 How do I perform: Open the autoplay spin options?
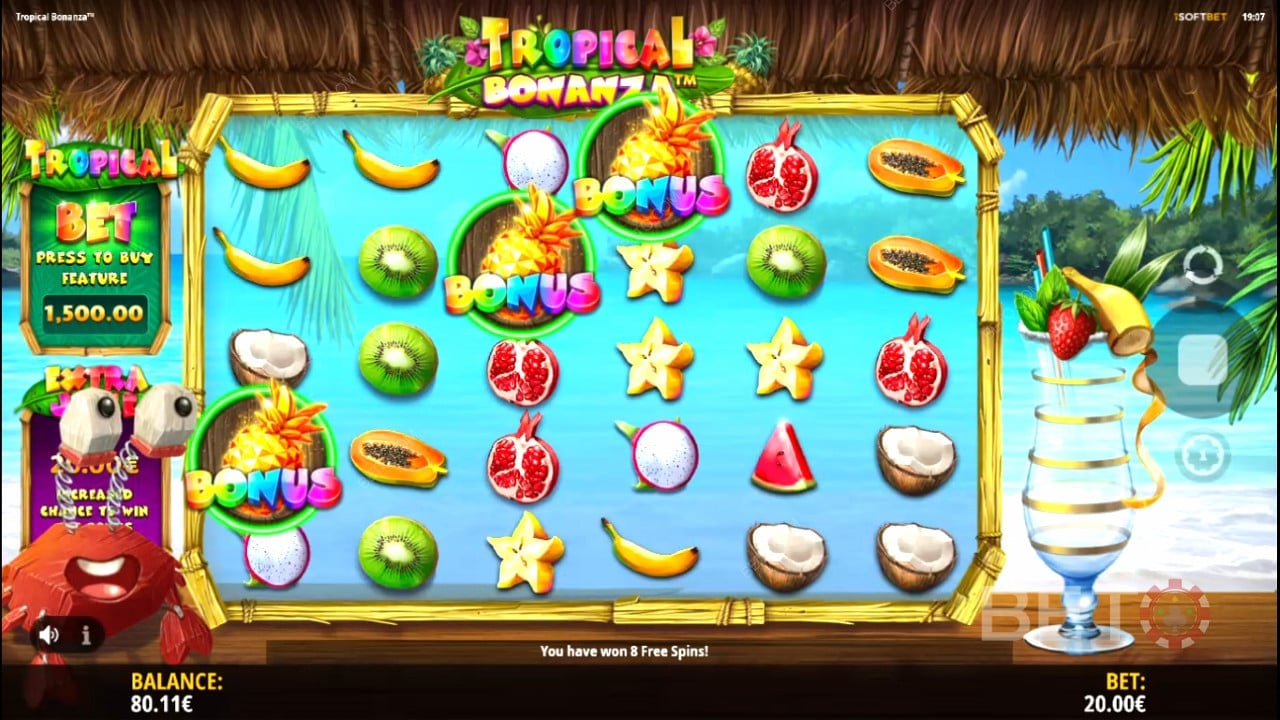point(1202,265)
